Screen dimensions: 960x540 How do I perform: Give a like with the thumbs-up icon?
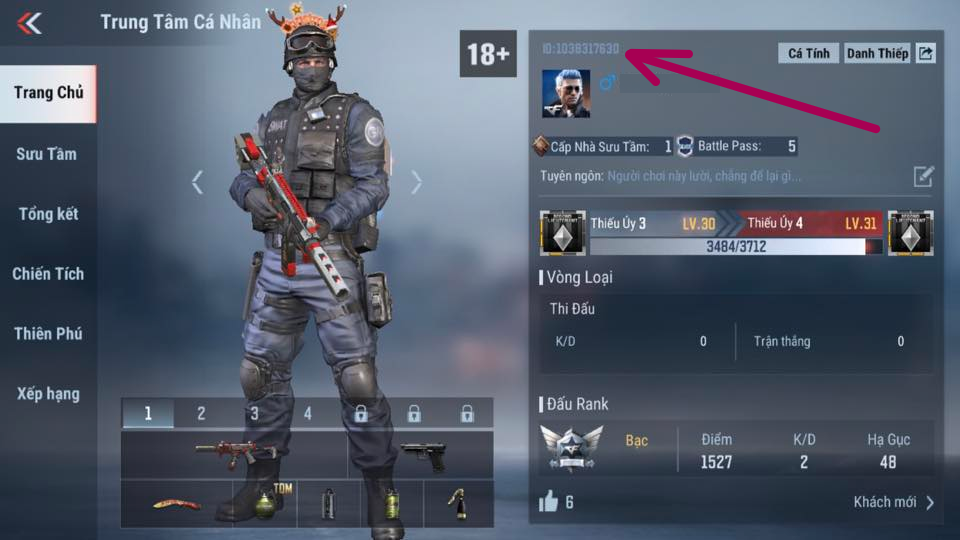(x=548, y=502)
